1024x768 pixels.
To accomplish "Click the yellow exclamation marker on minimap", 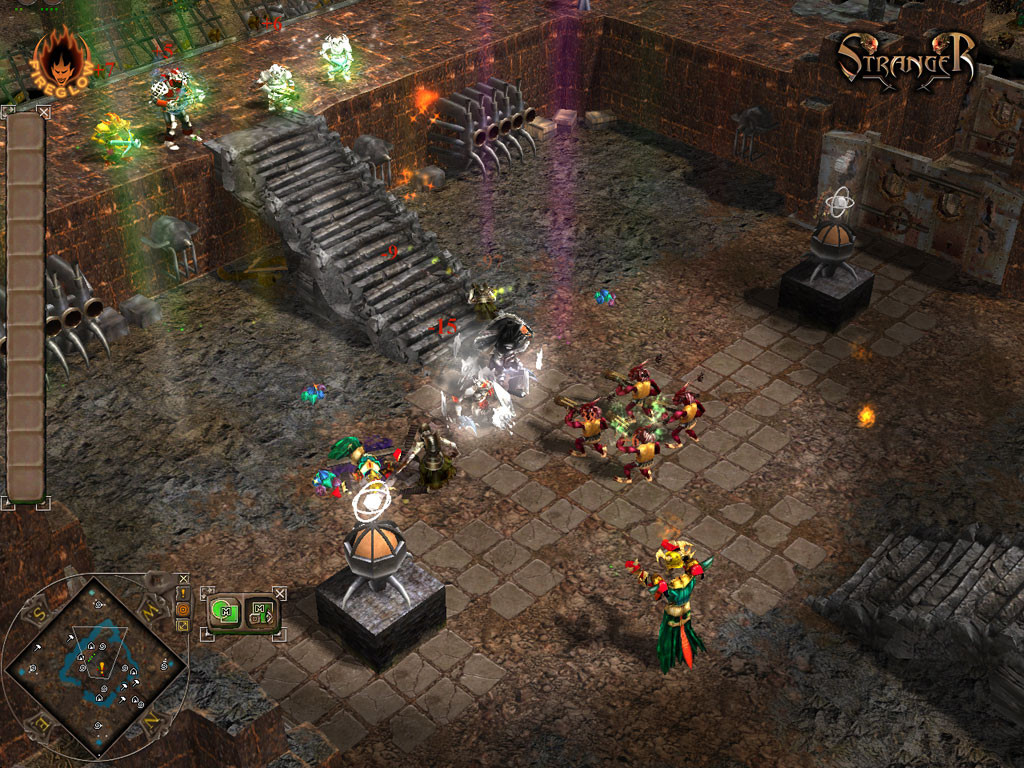I will tap(102, 665).
